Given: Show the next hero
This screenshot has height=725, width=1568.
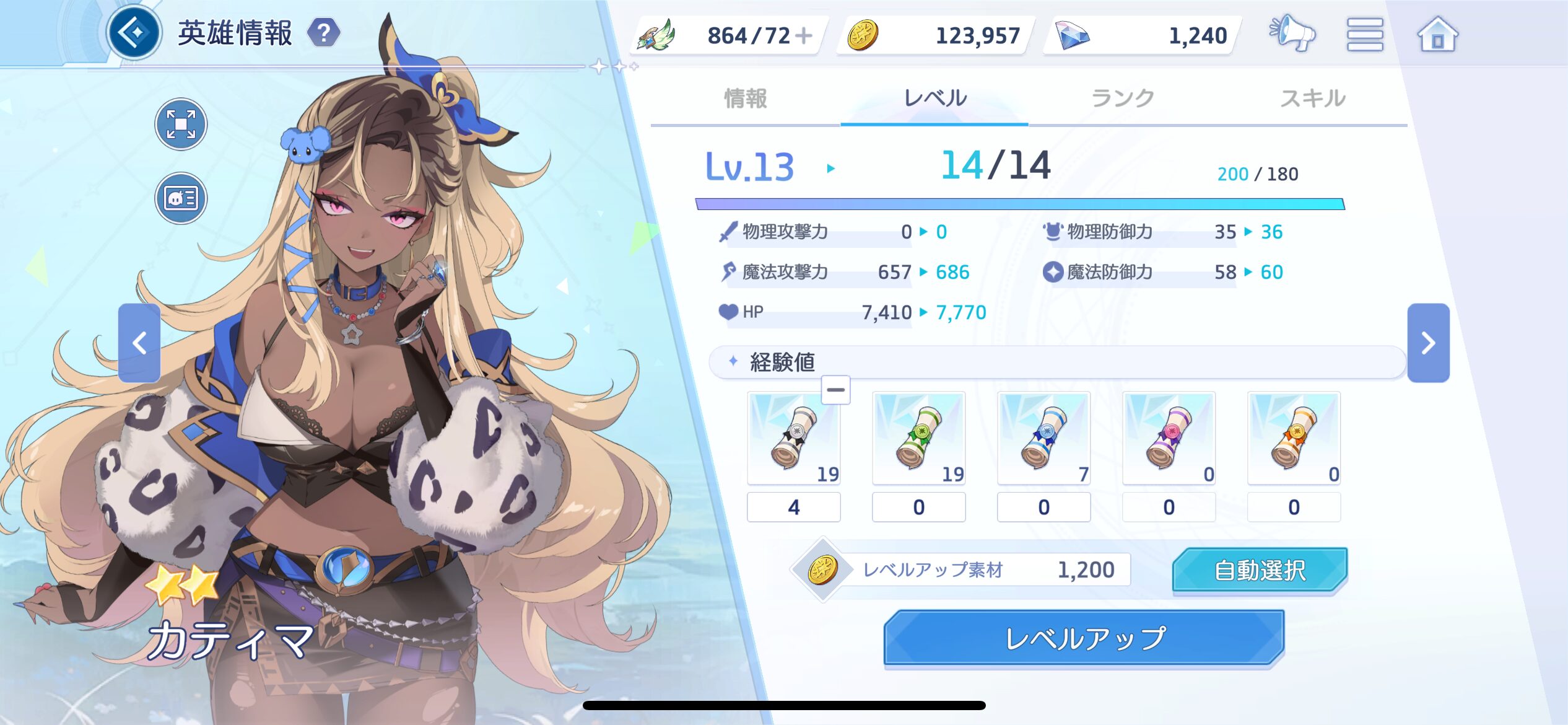Looking at the screenshot, I should [1428, 343].
